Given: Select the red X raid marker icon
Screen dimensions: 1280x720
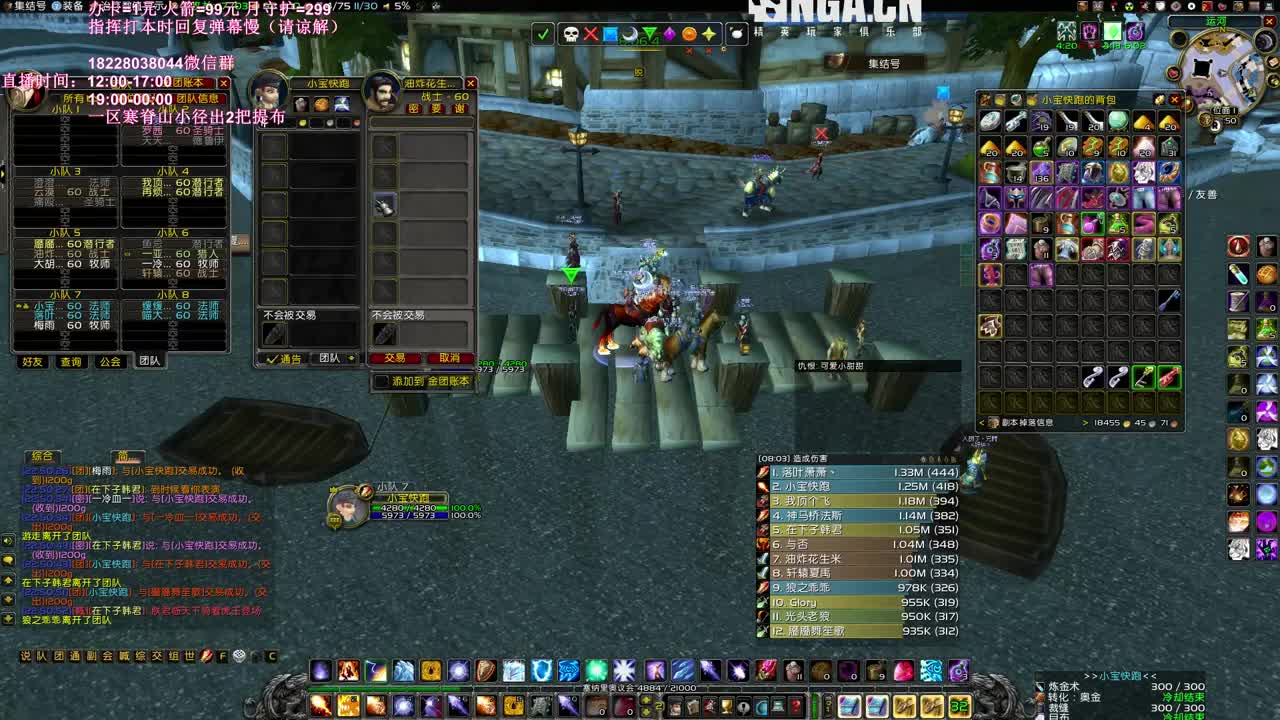Looking at the screenshot, I should [591, 33].
